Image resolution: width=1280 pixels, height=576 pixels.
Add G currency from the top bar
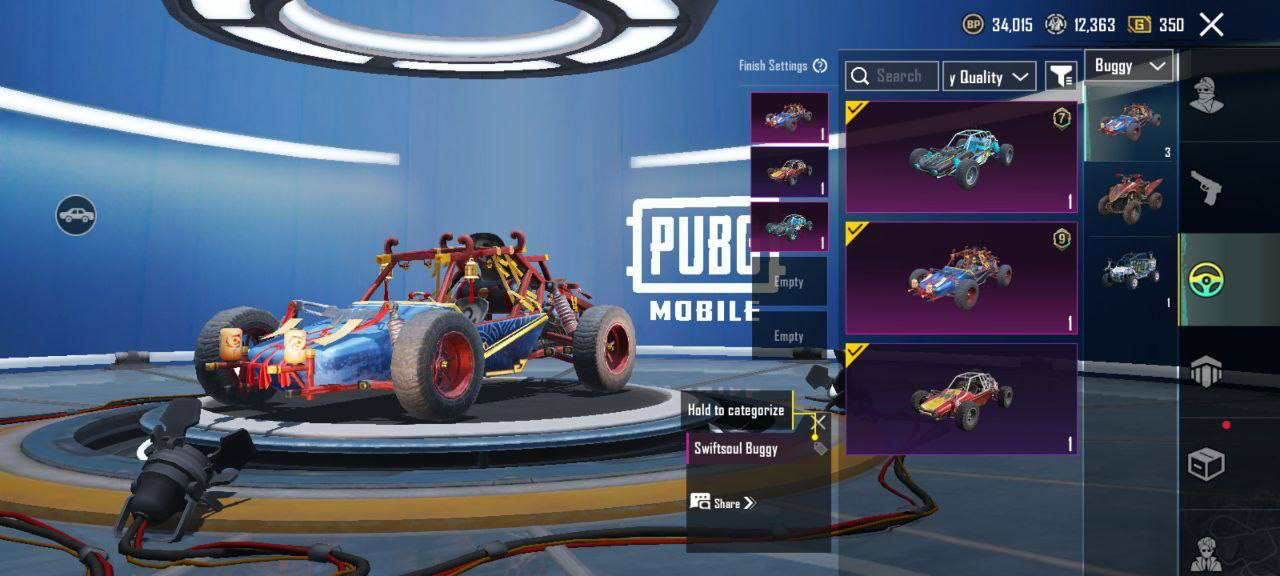(1139, 25)
